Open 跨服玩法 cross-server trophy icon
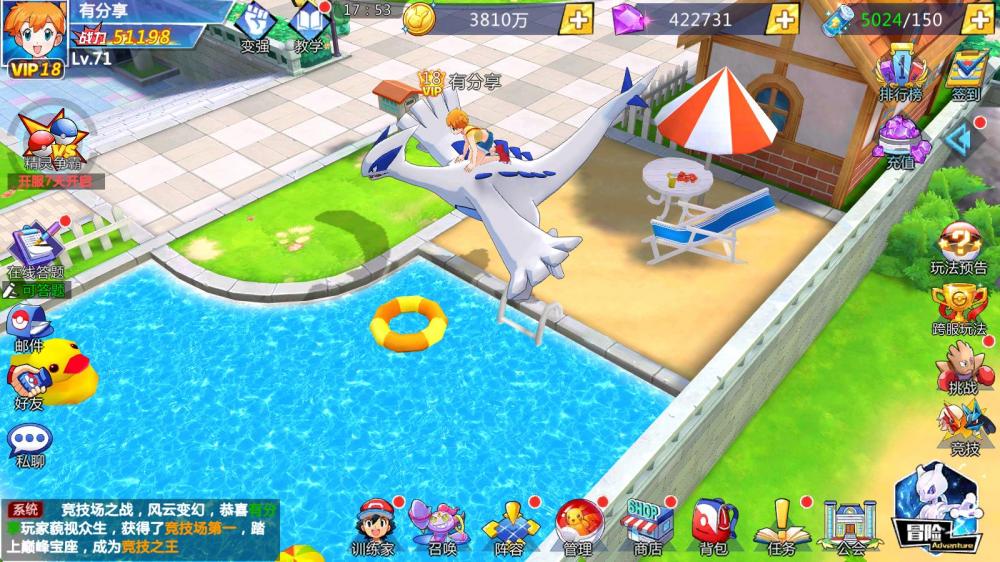1000x562 pixels. click(x=959, y=307)
